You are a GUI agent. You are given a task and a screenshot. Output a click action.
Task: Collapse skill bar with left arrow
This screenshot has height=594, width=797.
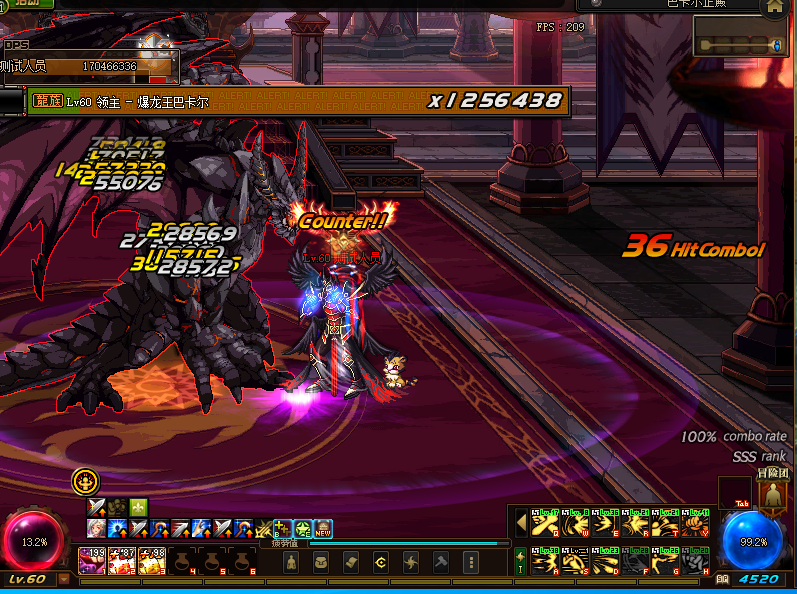pyautogui.click(x=521, y=523)
